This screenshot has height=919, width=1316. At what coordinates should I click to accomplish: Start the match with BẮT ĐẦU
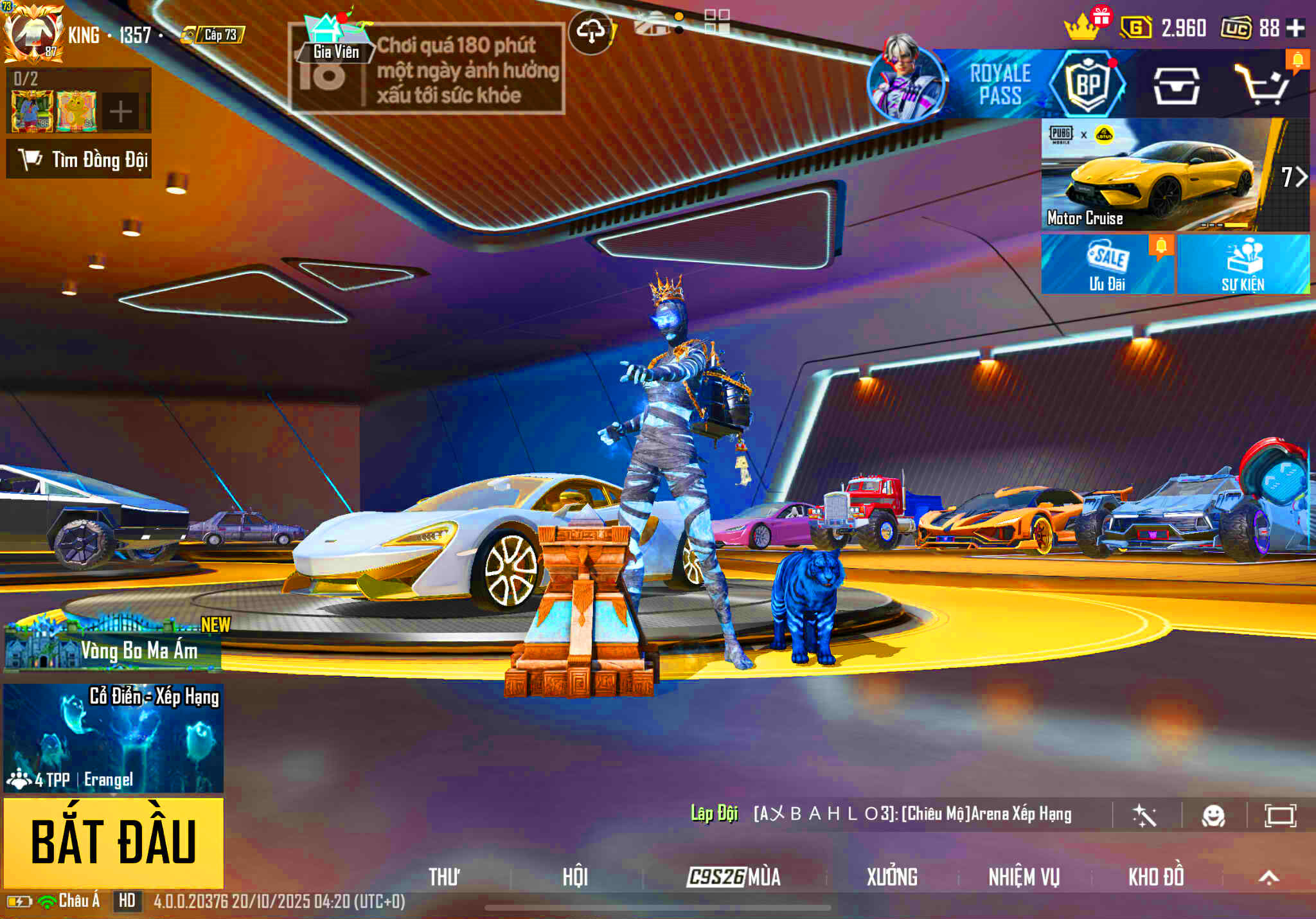114,842
